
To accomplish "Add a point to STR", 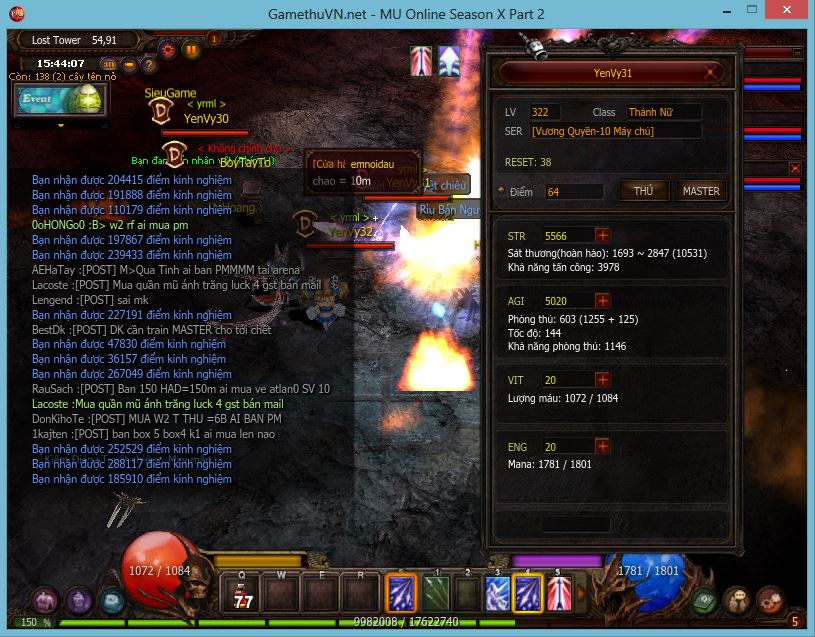I will 602,236.
